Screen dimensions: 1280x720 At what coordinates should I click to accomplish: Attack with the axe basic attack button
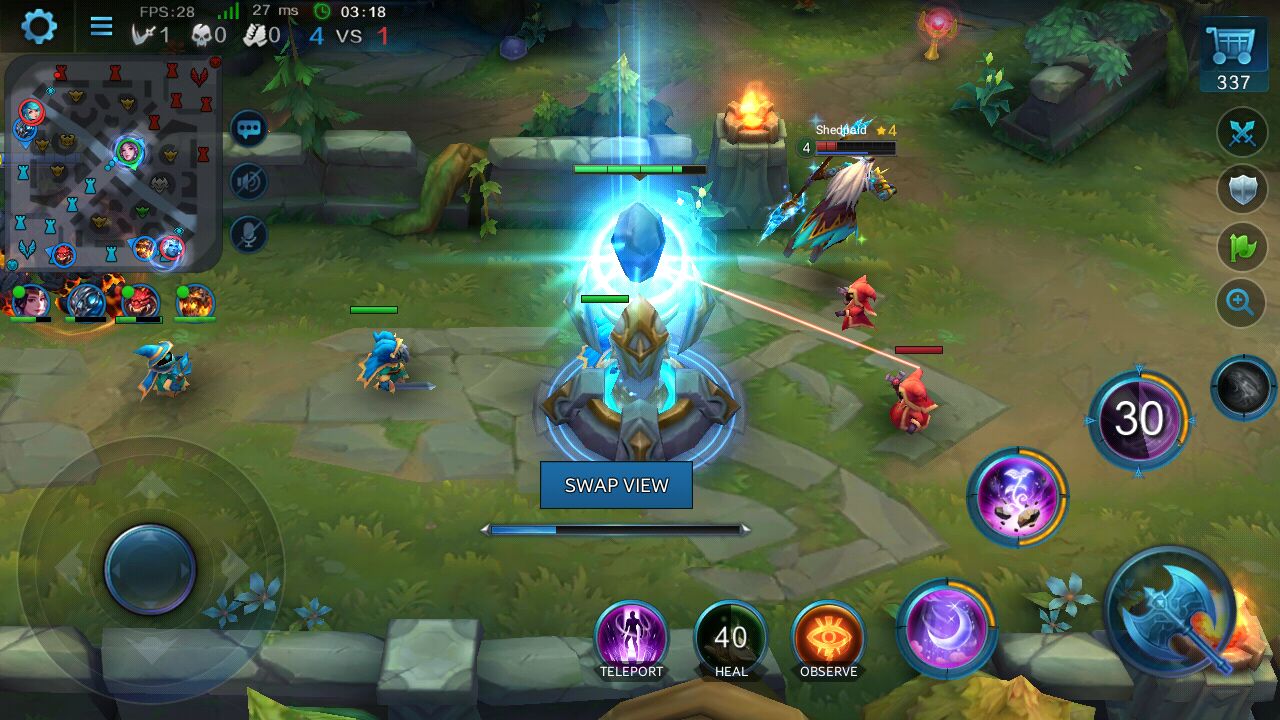click(1171, 611)
